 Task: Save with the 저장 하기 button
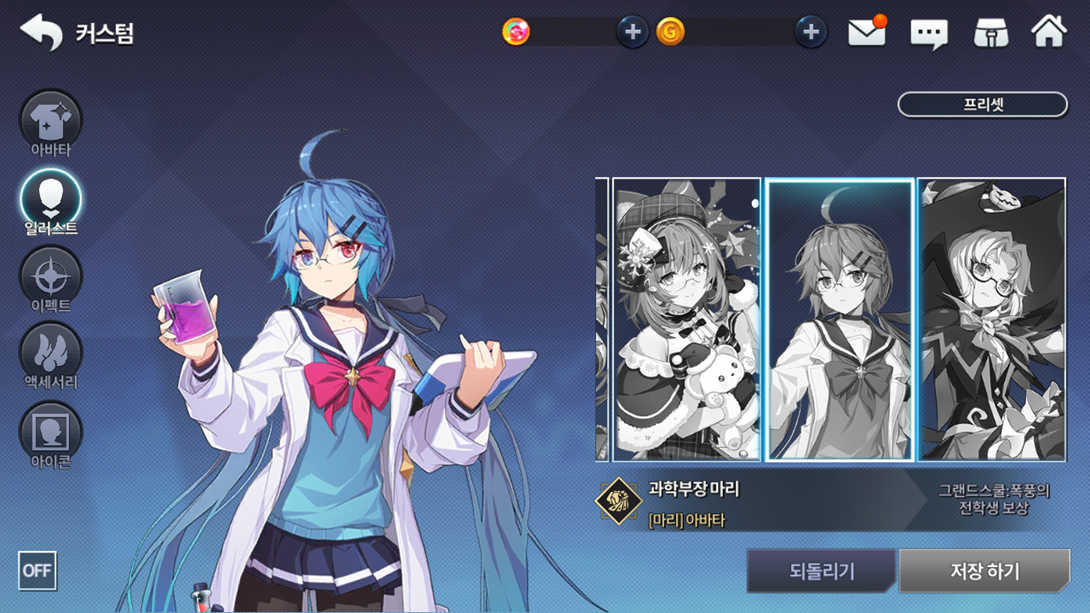click(984, 571)
